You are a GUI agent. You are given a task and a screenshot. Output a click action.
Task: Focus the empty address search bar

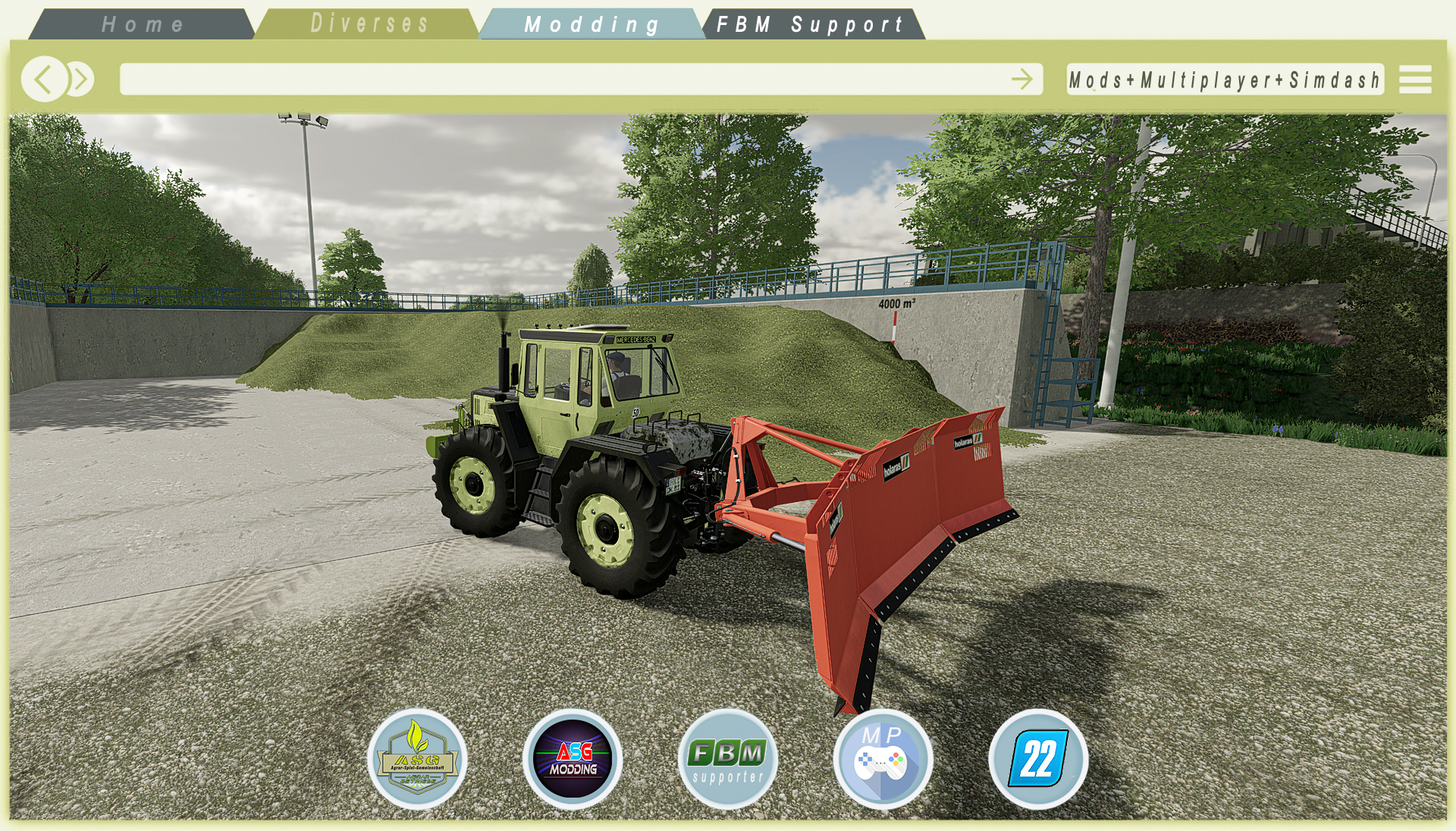point(561,79)
